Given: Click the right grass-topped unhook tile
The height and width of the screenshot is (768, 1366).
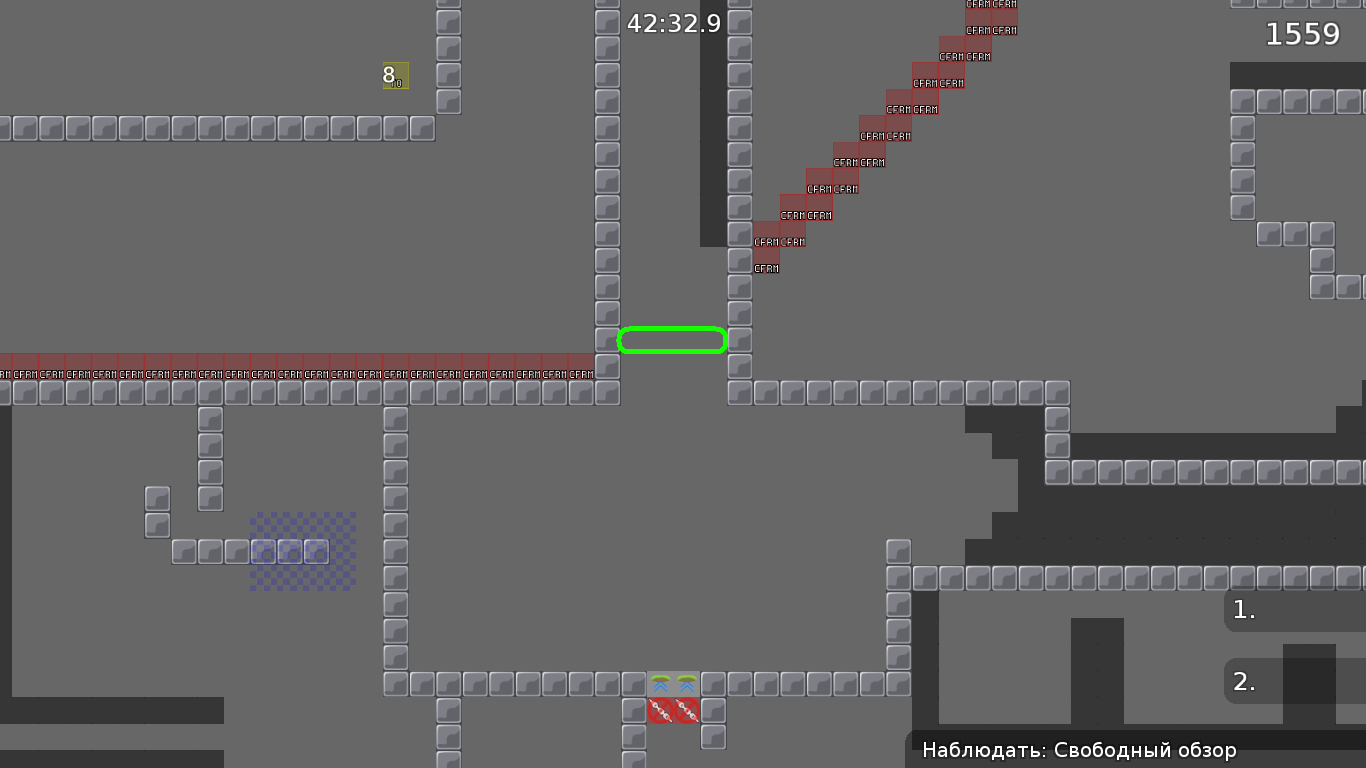Looking at the screenshot, I should coord(687,685).
